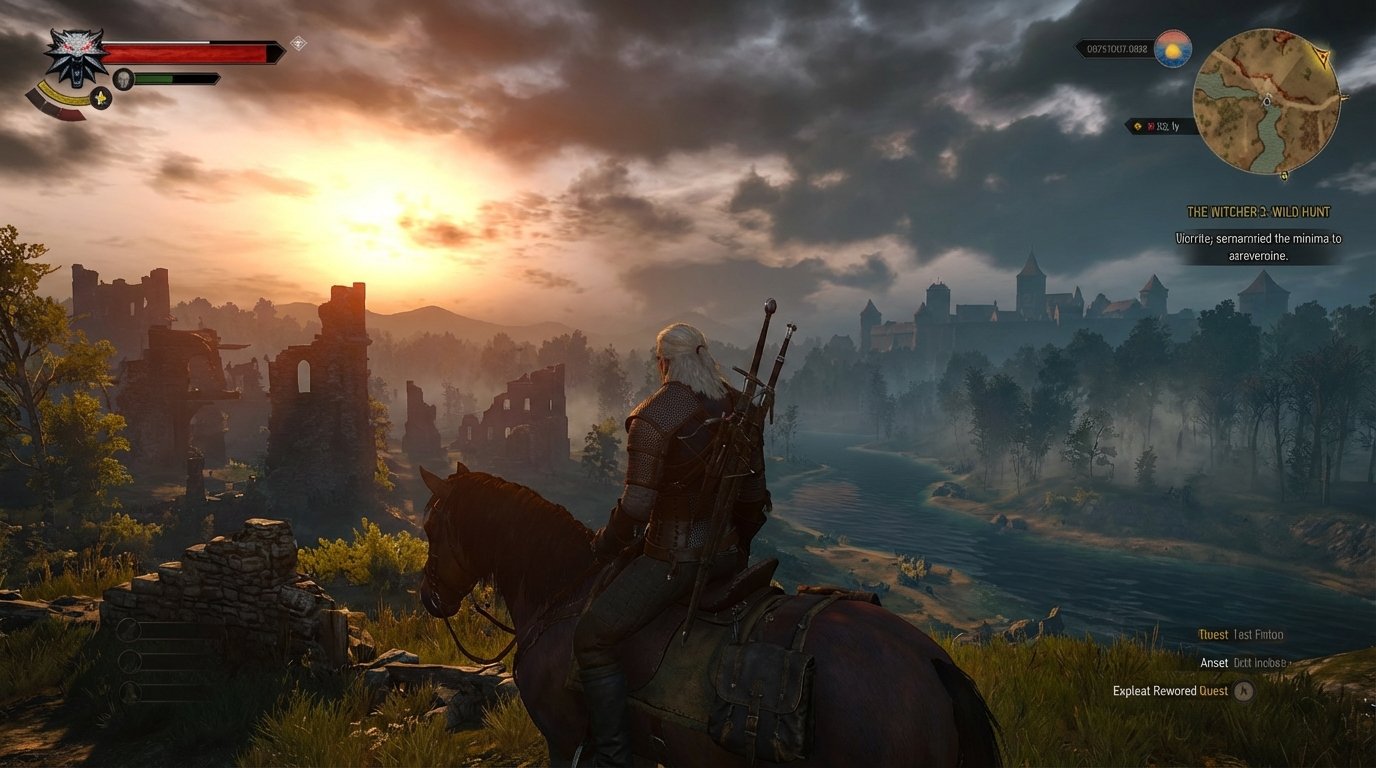Click the yellow quest marker on the minimap edge
Viewport: 1376px width, 768px height.
point(1322,54)
